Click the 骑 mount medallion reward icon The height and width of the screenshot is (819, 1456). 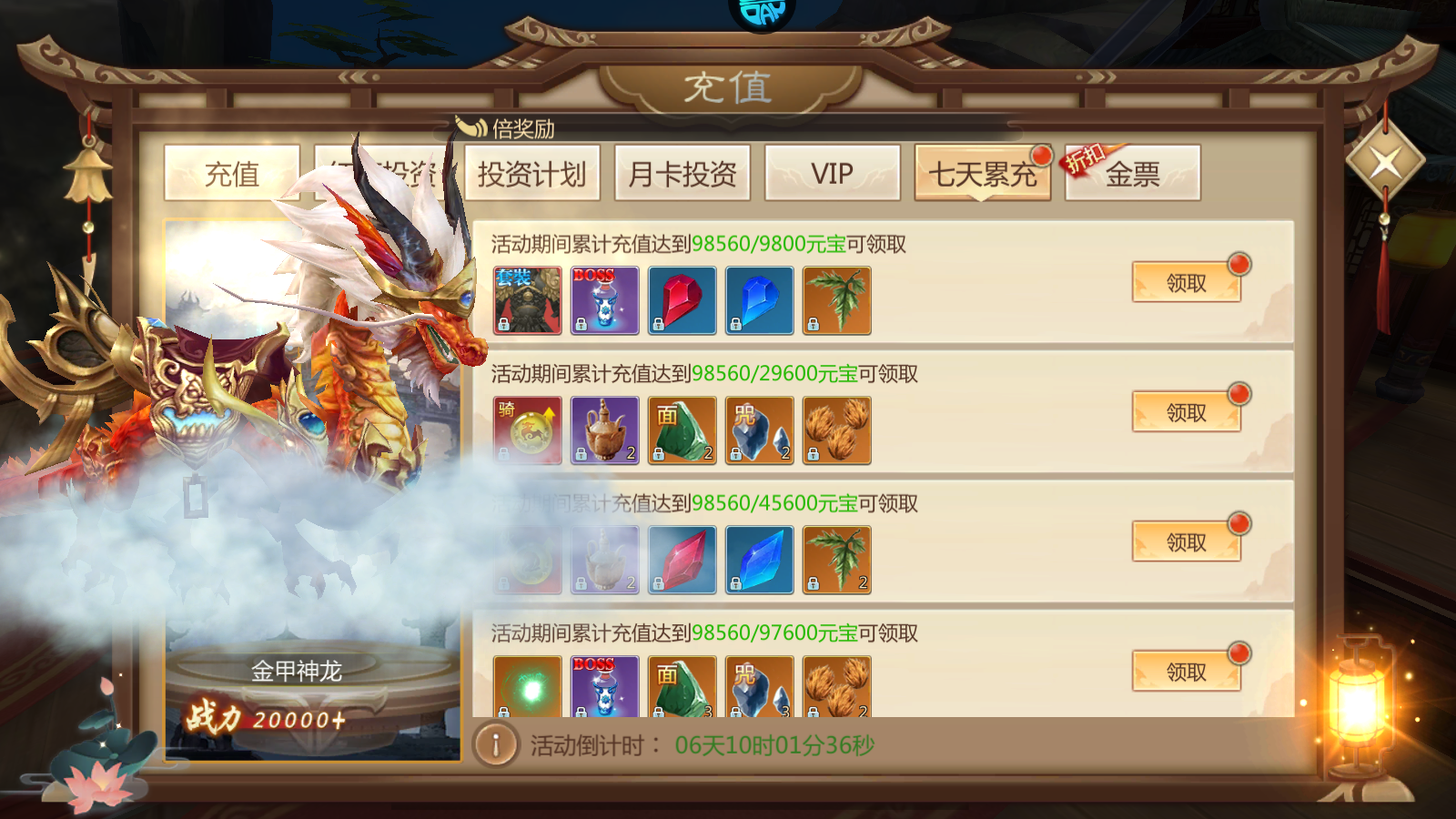[x=527, y=430]
